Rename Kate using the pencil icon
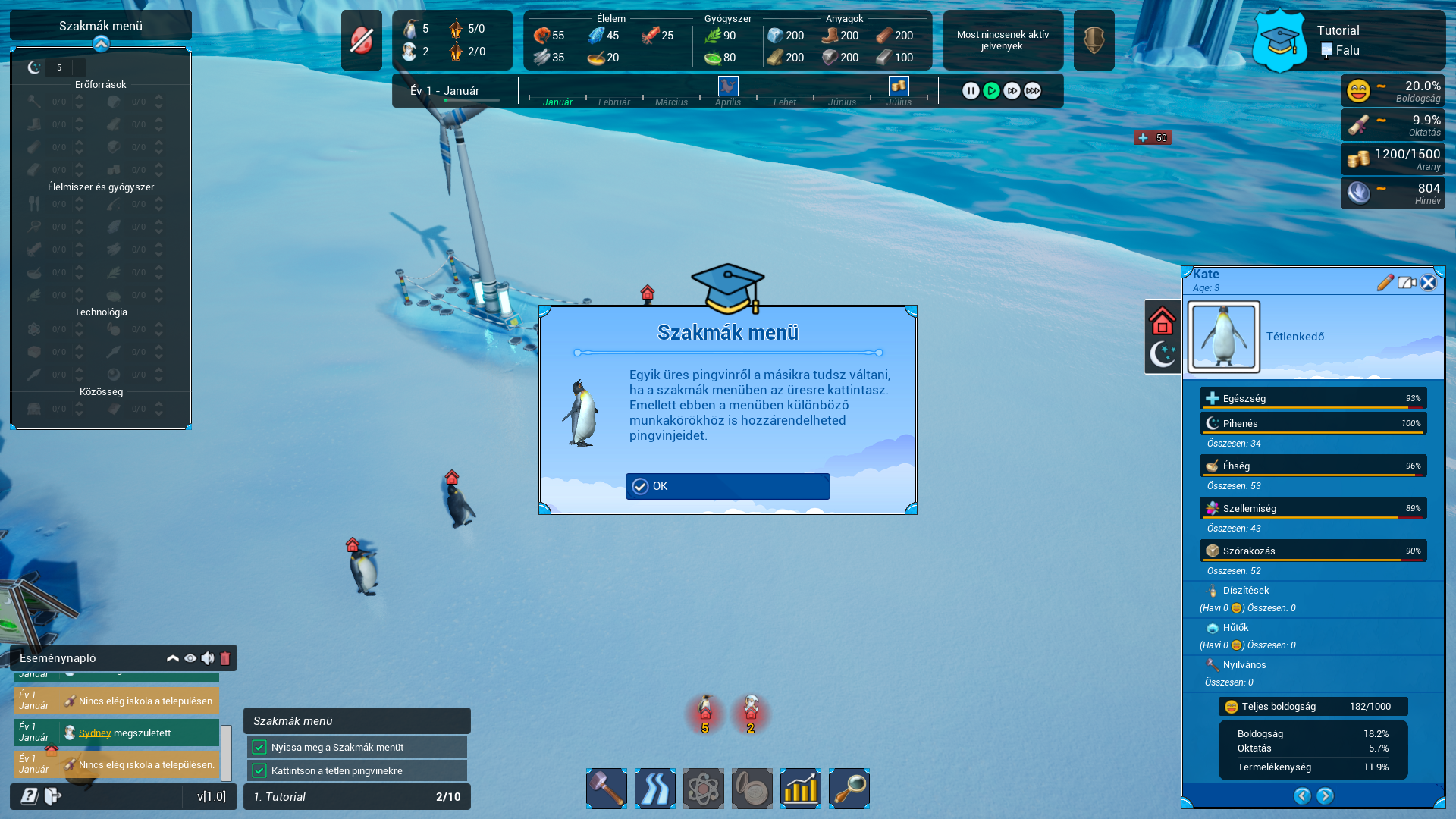The image size is (1456, 819). tap(1385, 283)
